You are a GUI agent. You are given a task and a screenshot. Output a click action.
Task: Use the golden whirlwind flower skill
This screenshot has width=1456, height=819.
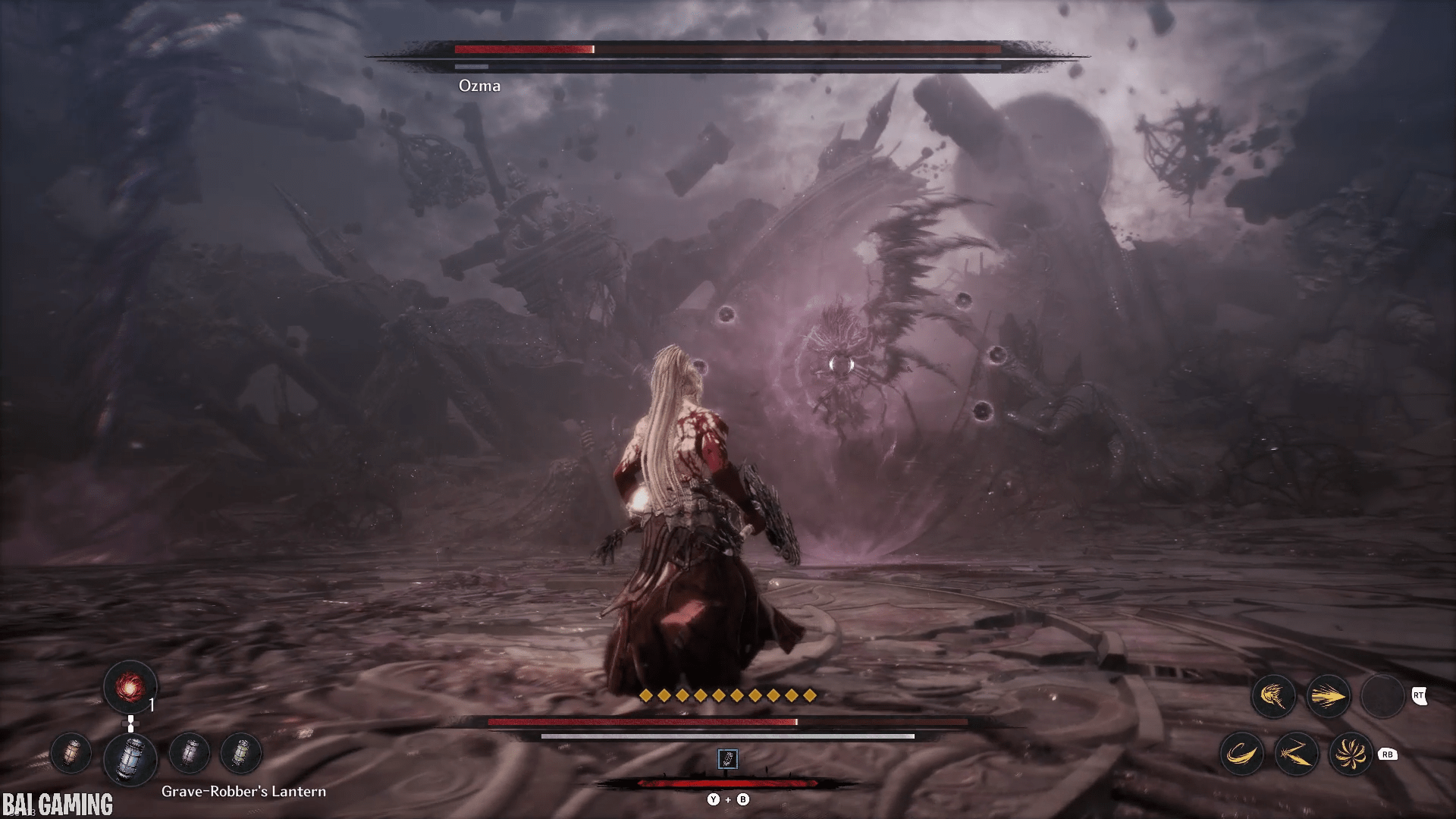1351,755
